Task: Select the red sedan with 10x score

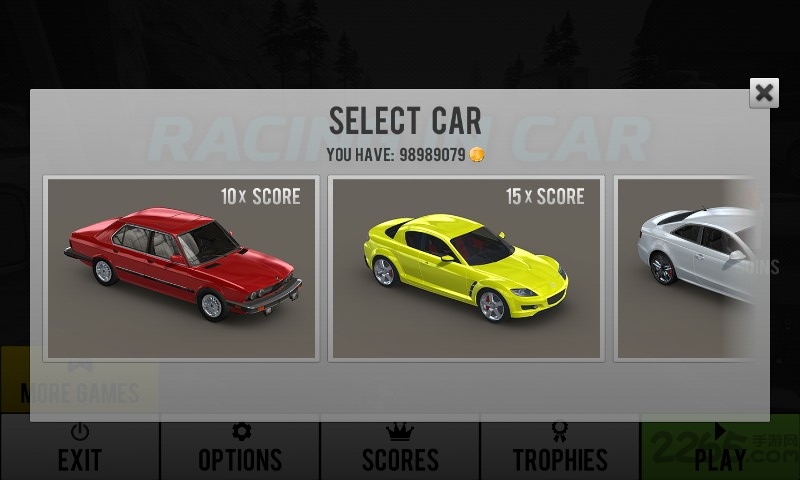Action: [182, 268]
